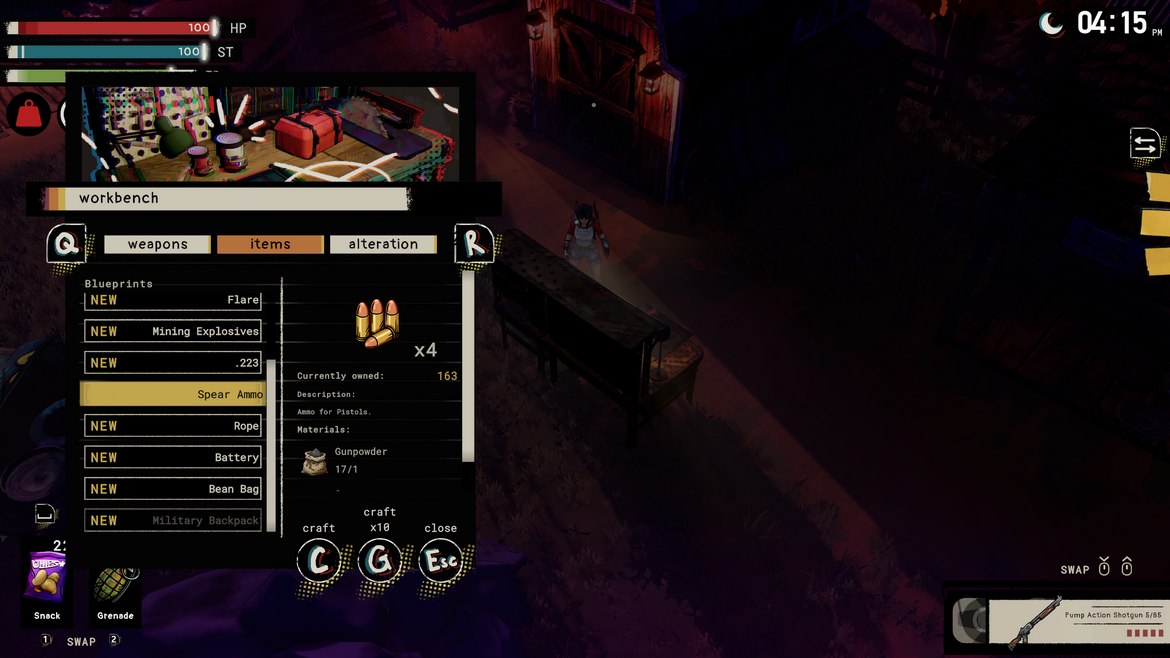This screenshot has width=1170, height=658.
Task: Pick the .223 ammo blueprint
Action: [173, 363]
